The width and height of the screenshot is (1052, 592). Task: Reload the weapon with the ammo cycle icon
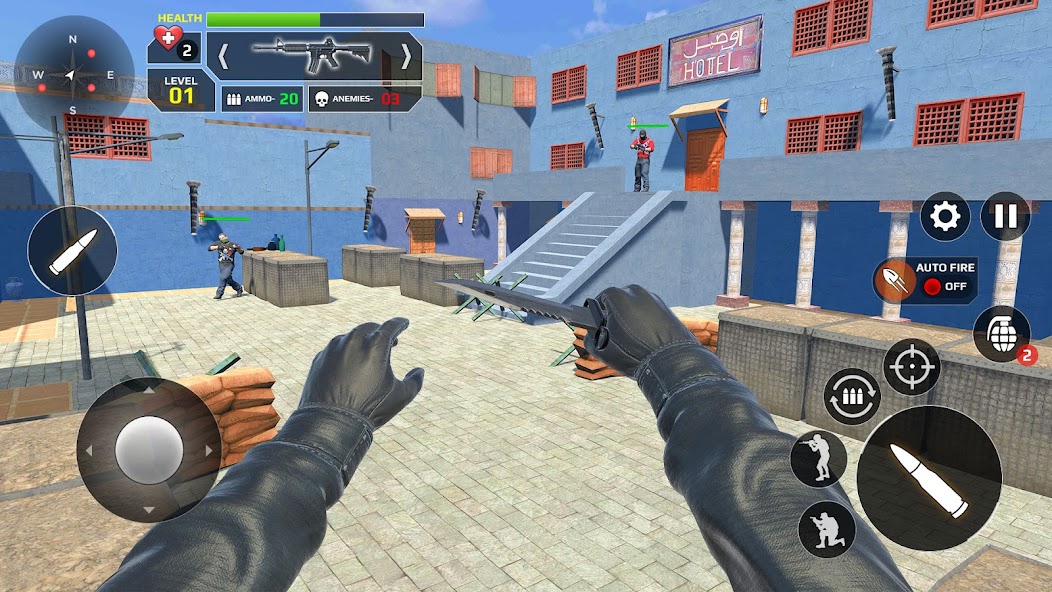[x=852, y=396]
